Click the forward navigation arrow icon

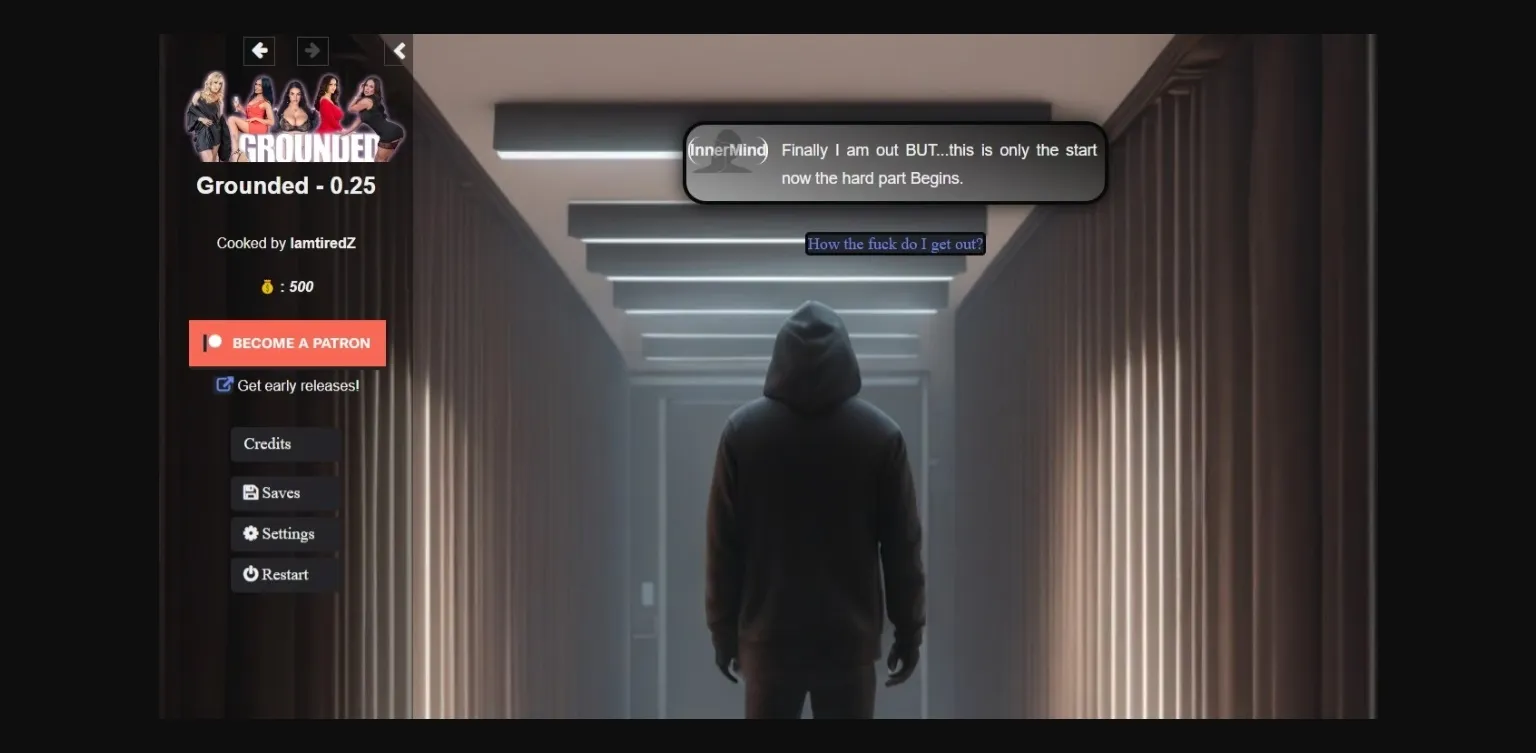(x=312, y=51)
